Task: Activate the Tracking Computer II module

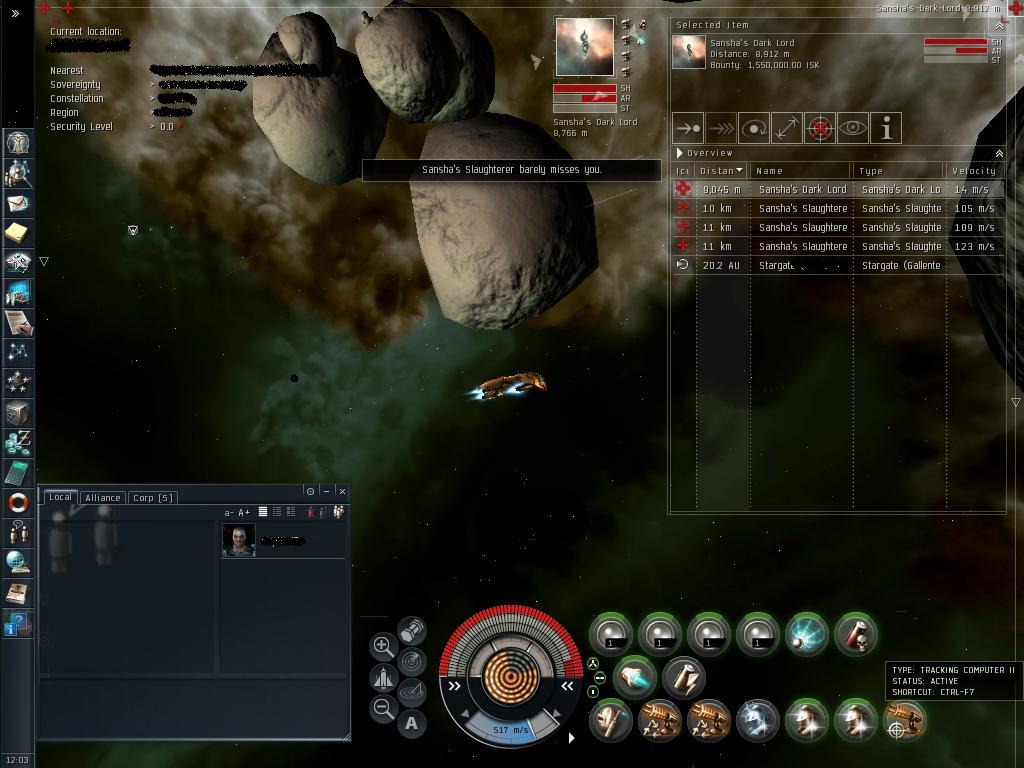Action: tap(904, 721)
